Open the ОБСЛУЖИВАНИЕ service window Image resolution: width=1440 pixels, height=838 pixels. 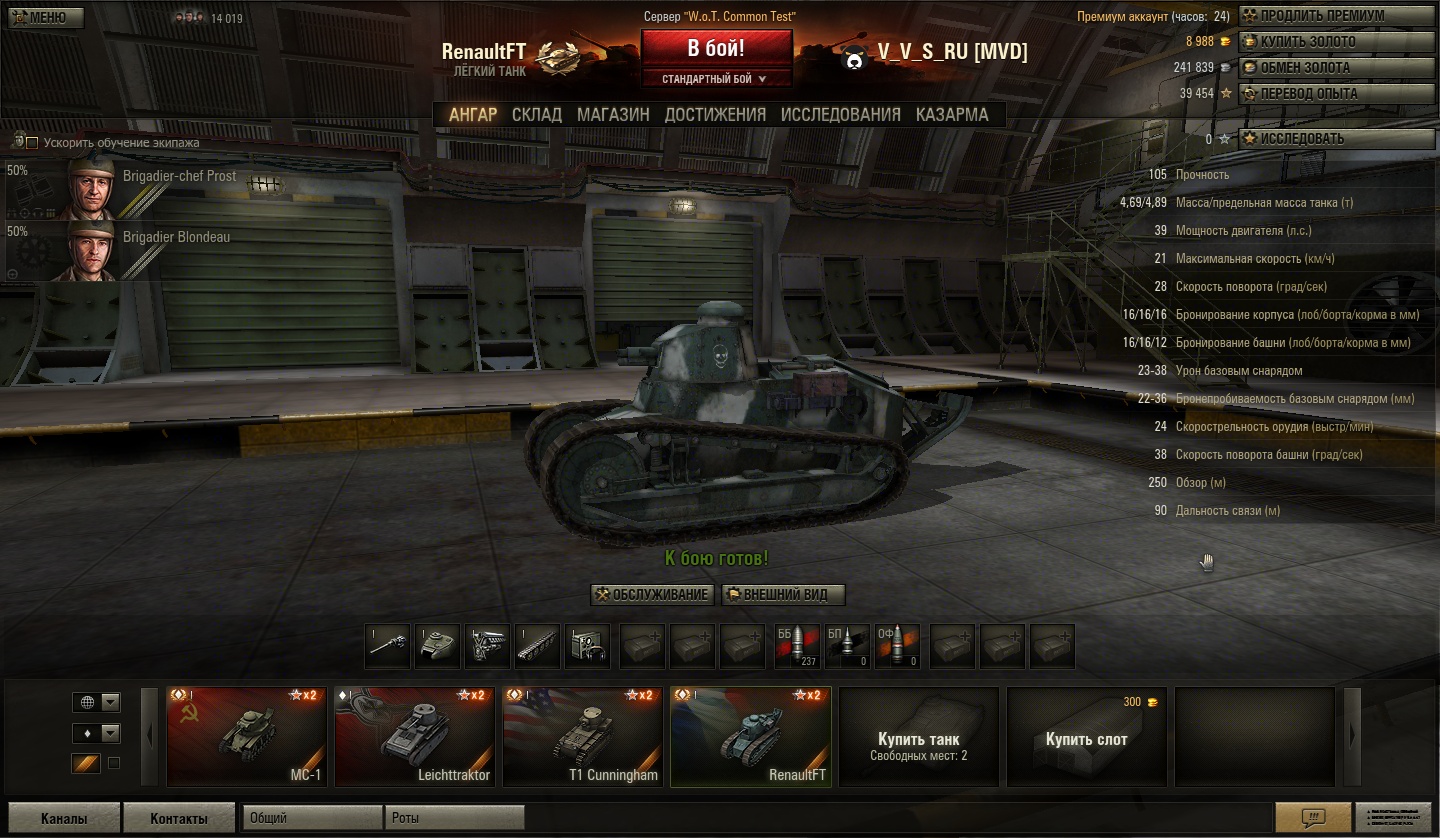pos(653,595)
